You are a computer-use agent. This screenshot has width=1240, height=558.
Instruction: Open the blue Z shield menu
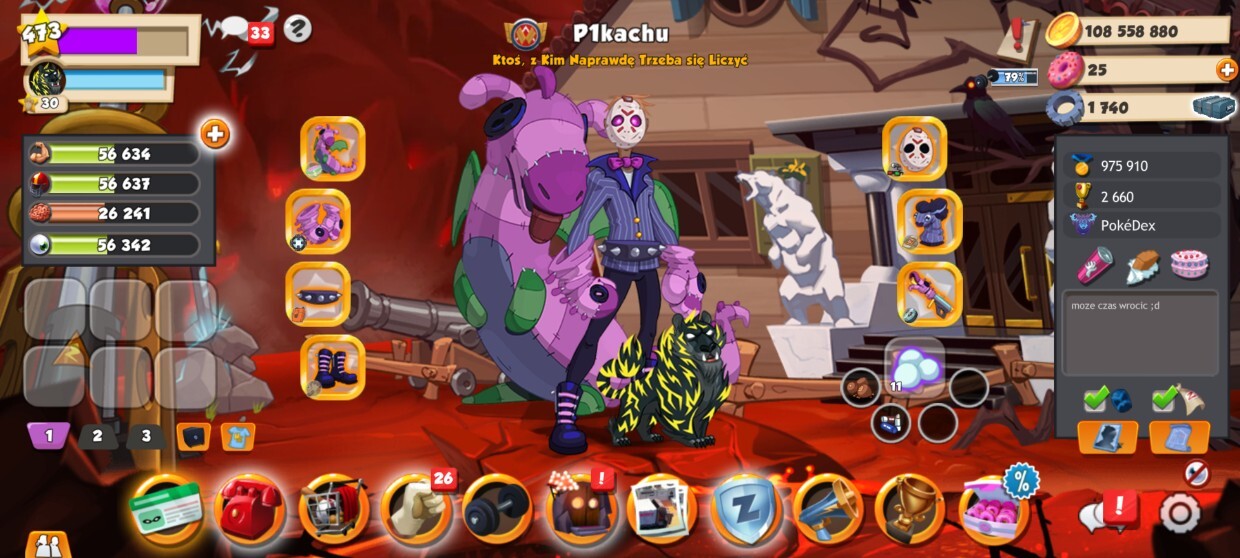pyautogui.click(x=745, y=509)
